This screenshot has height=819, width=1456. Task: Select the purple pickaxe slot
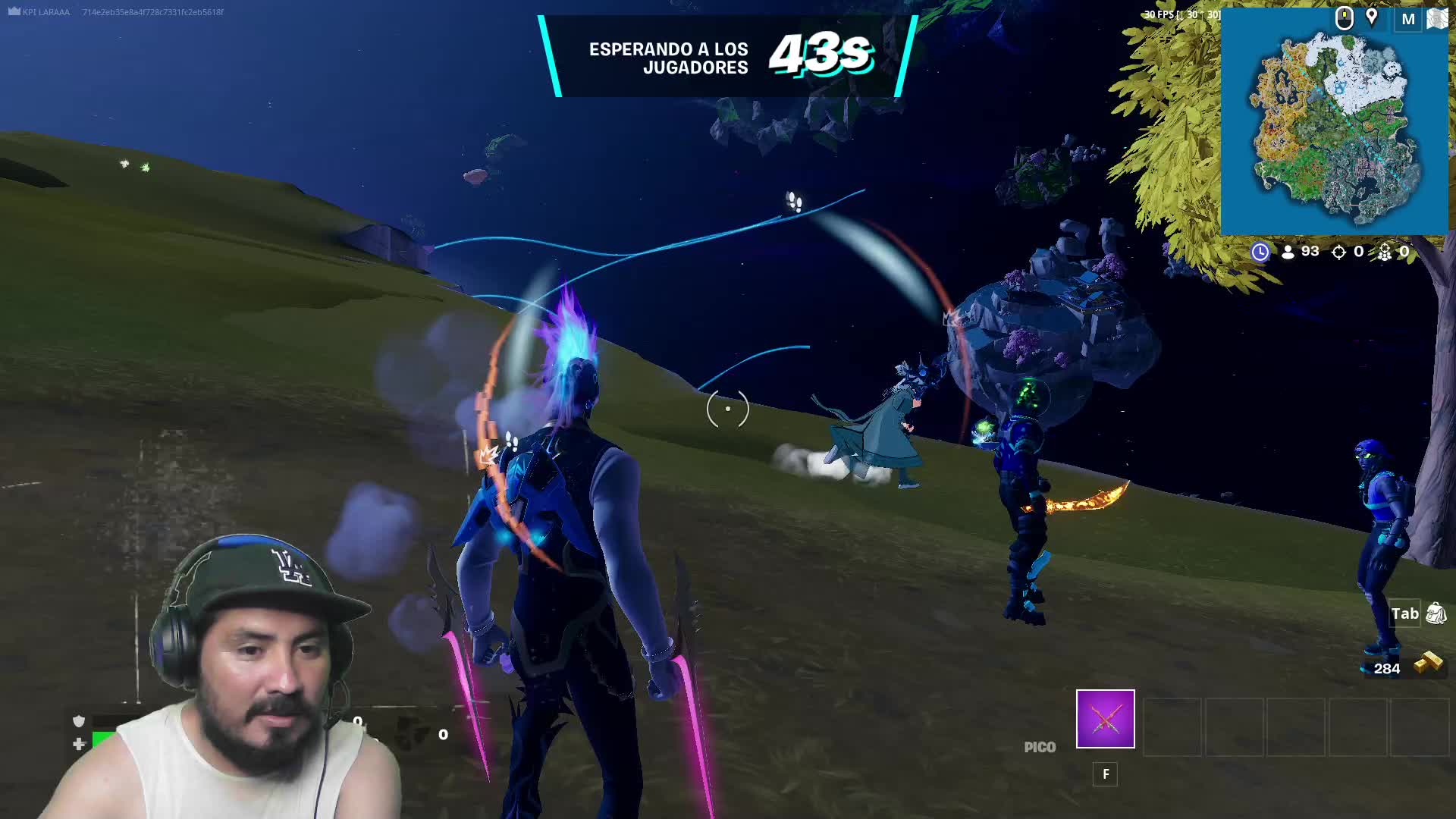(1105, 718)
